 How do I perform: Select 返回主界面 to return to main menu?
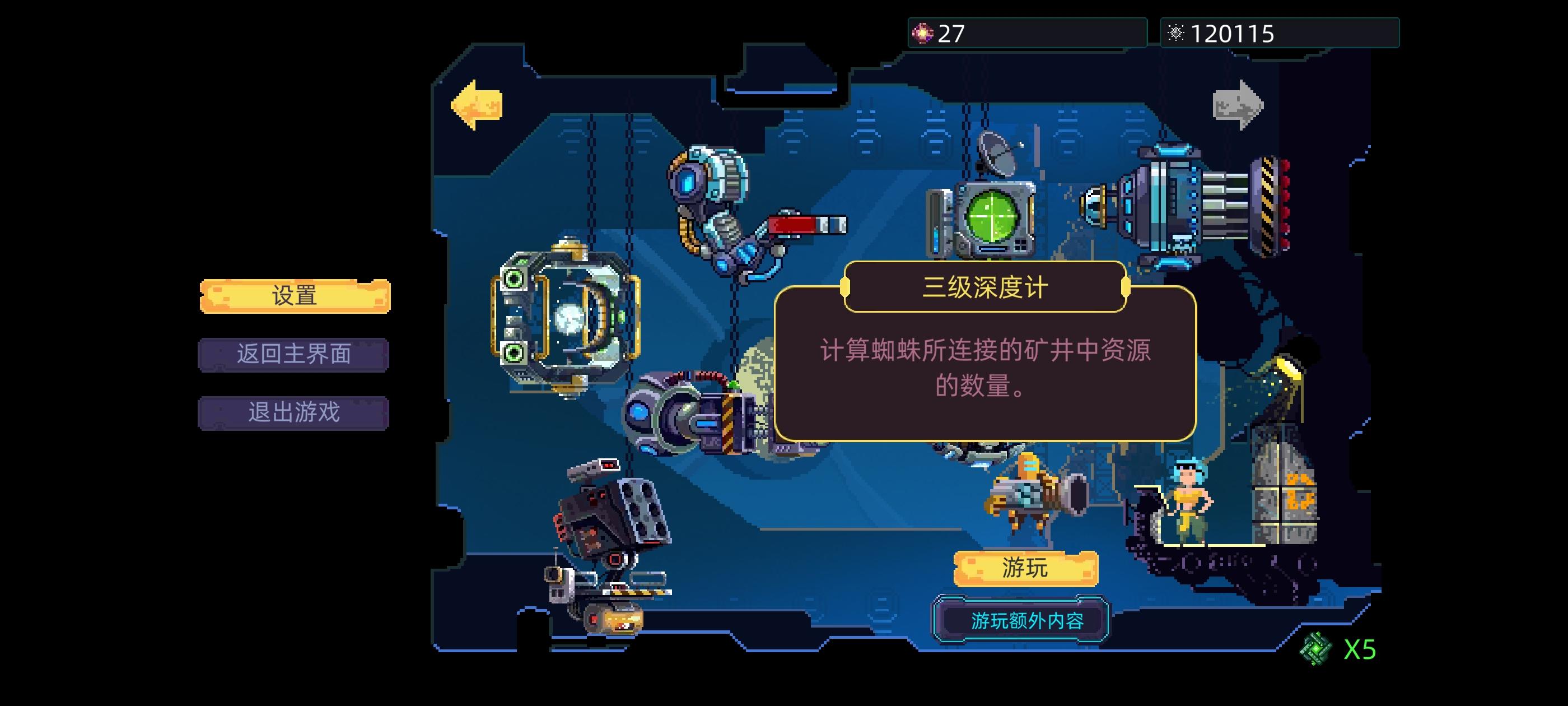pyautogui.click(x=293, y=355)
